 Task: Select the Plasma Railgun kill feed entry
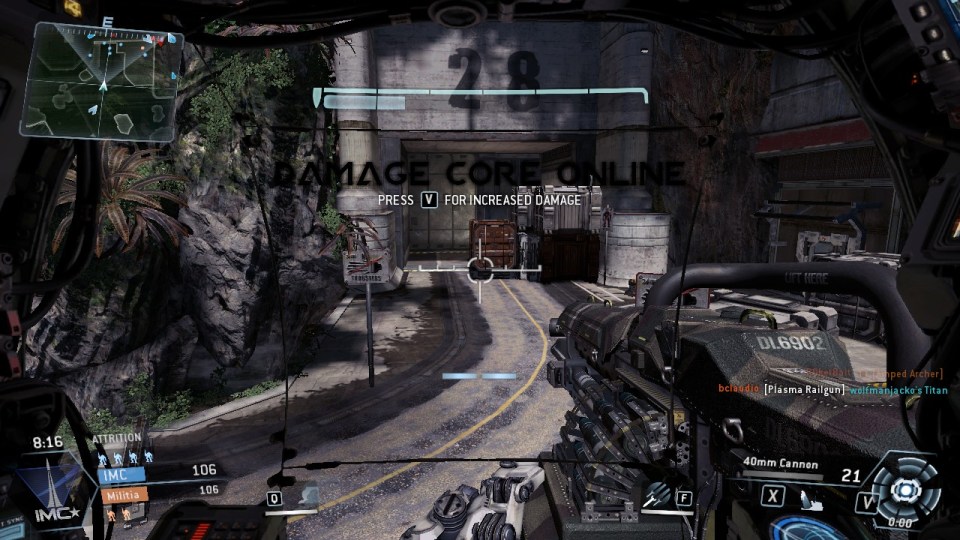tap(805, 389)
